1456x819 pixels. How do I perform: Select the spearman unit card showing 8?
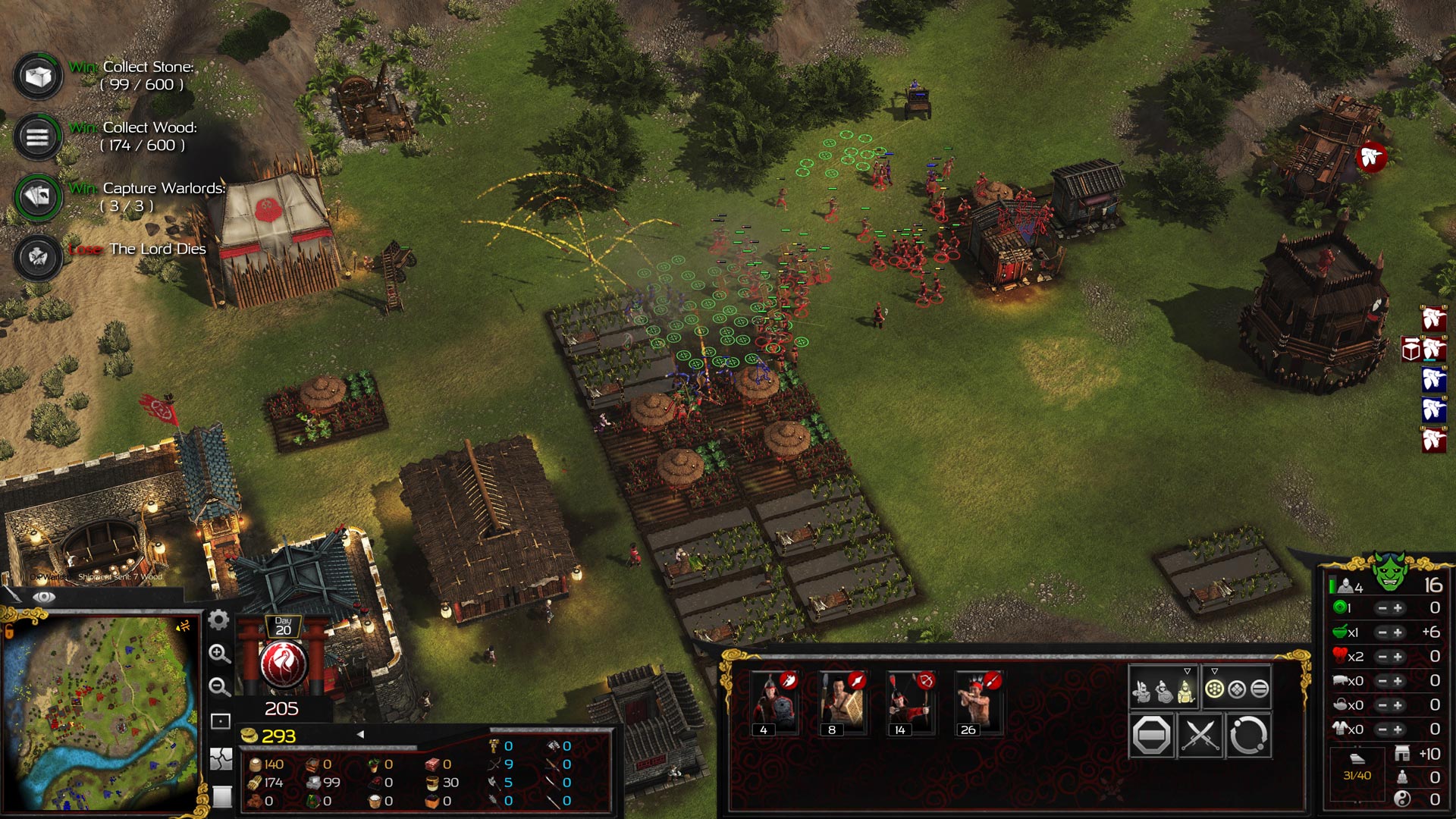[x=842, y=703]
